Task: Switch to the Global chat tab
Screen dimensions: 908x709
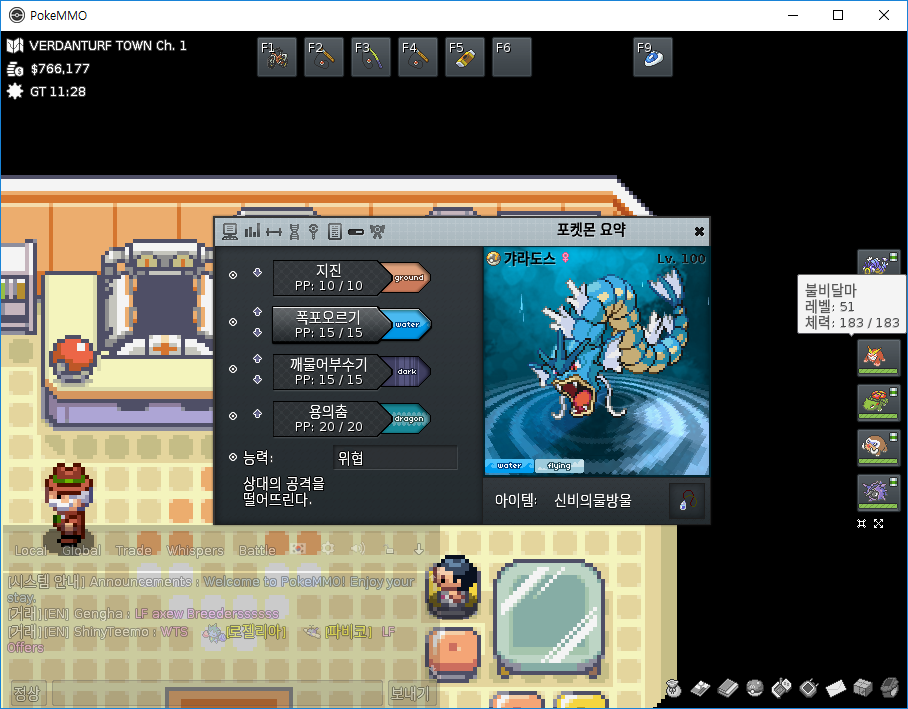Action: pos(81,550)
